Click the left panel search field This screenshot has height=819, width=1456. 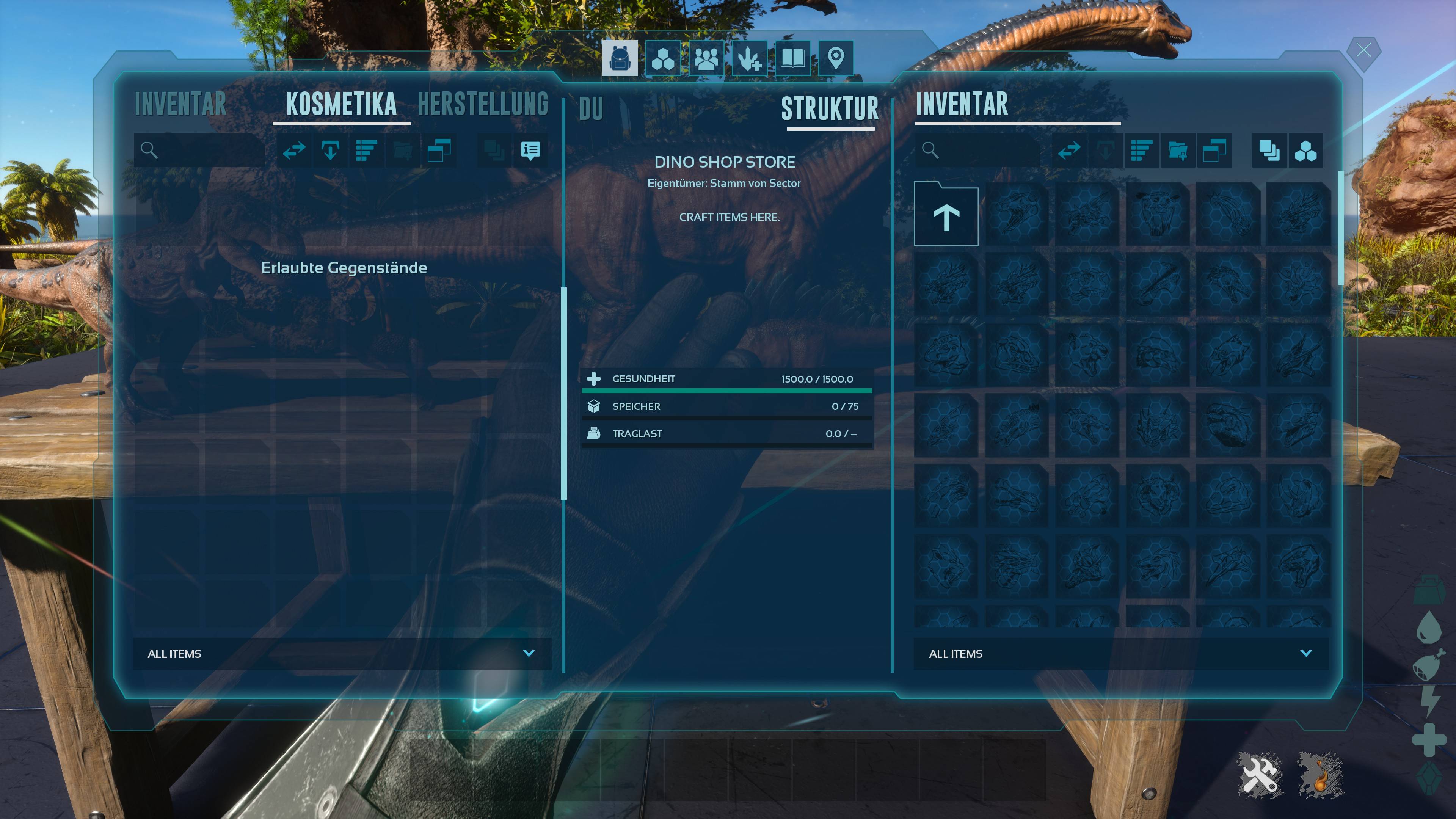pyautogui.click(x=206, y=151)
